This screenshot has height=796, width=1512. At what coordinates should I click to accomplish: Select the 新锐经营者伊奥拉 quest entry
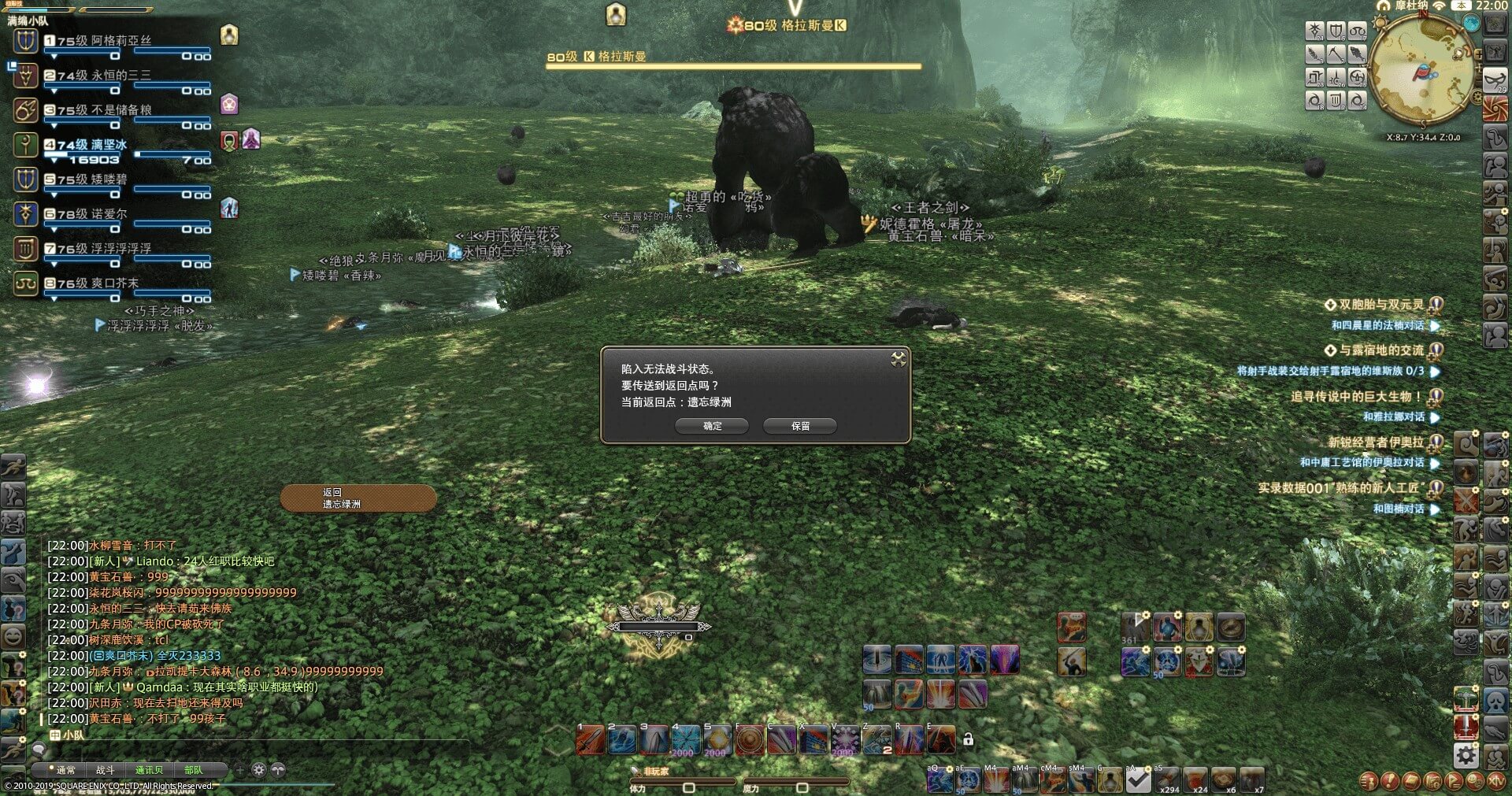[x=1376, y=442]
